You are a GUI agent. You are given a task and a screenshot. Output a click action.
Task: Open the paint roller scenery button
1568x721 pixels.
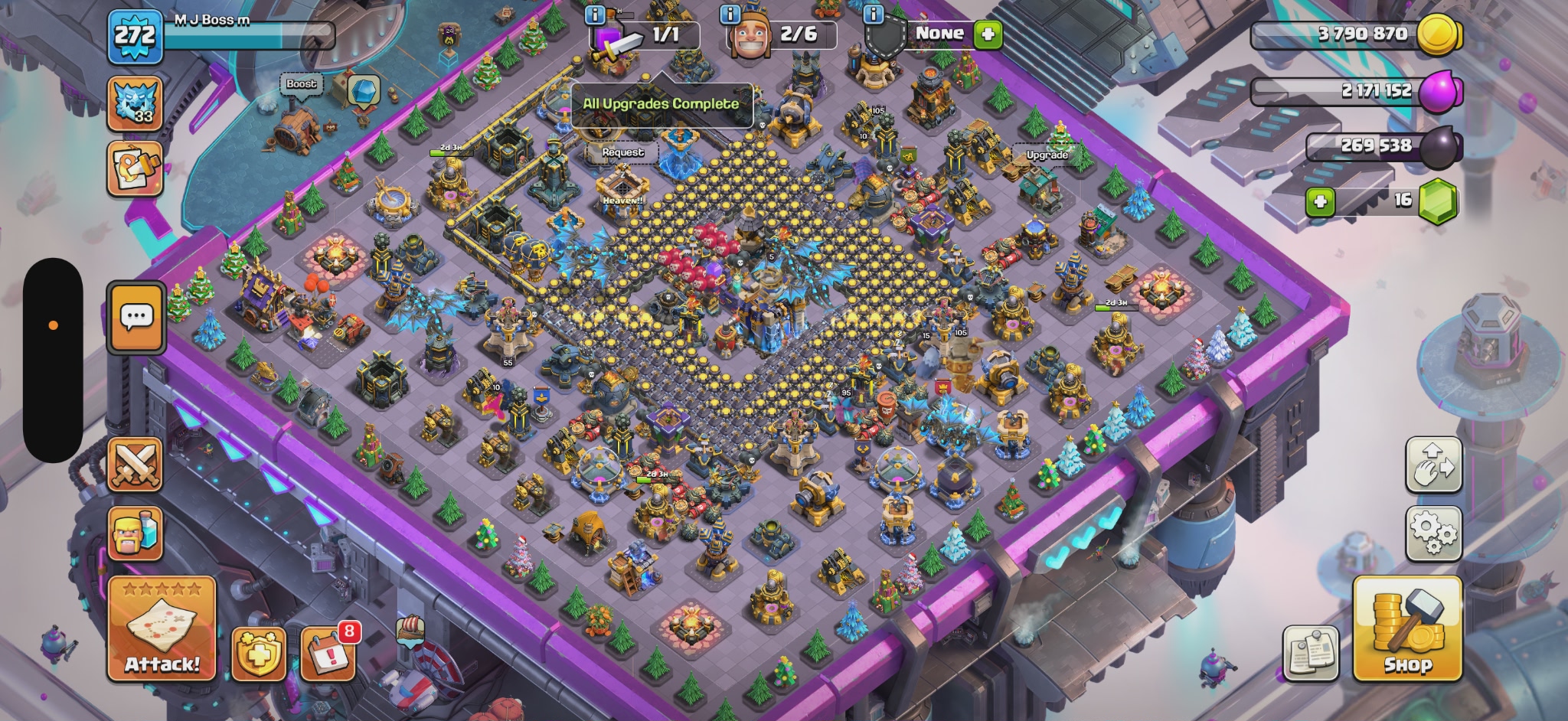[x=135, y=168]
